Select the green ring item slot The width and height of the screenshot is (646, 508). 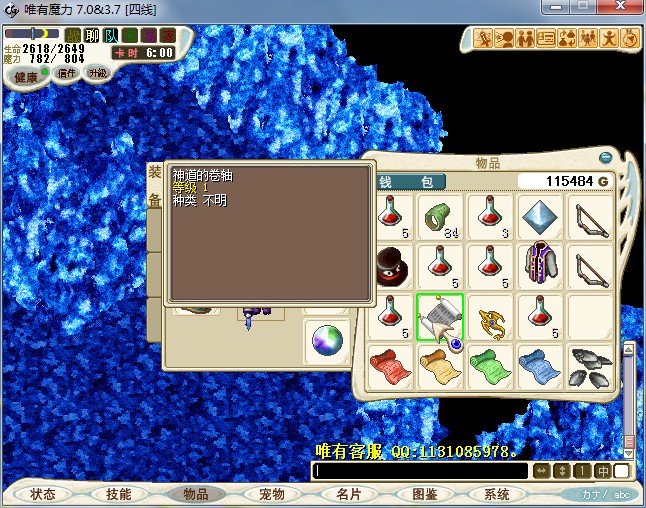(440, 216)
